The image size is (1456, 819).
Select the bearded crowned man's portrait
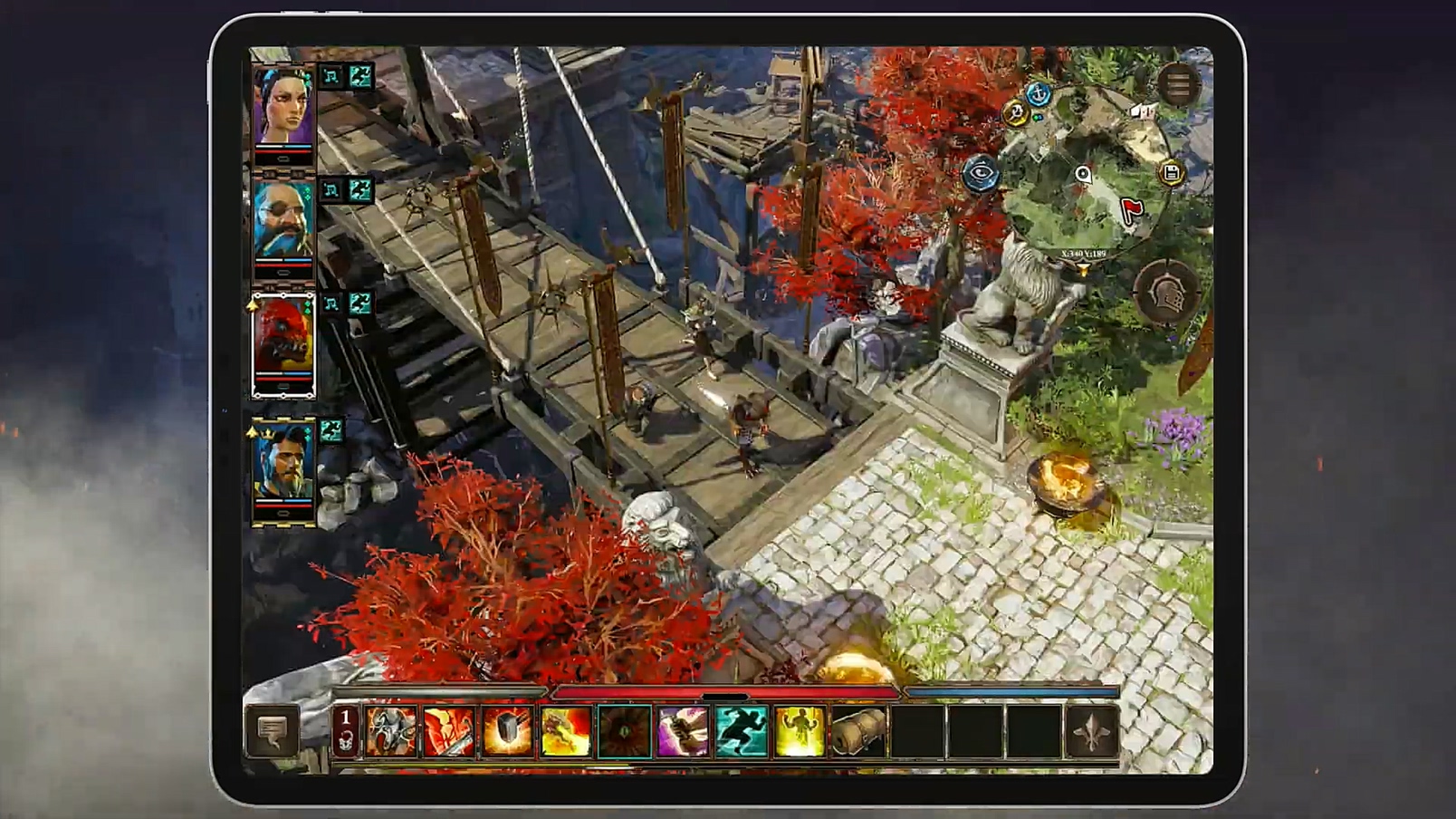click(x=283, y=464)
